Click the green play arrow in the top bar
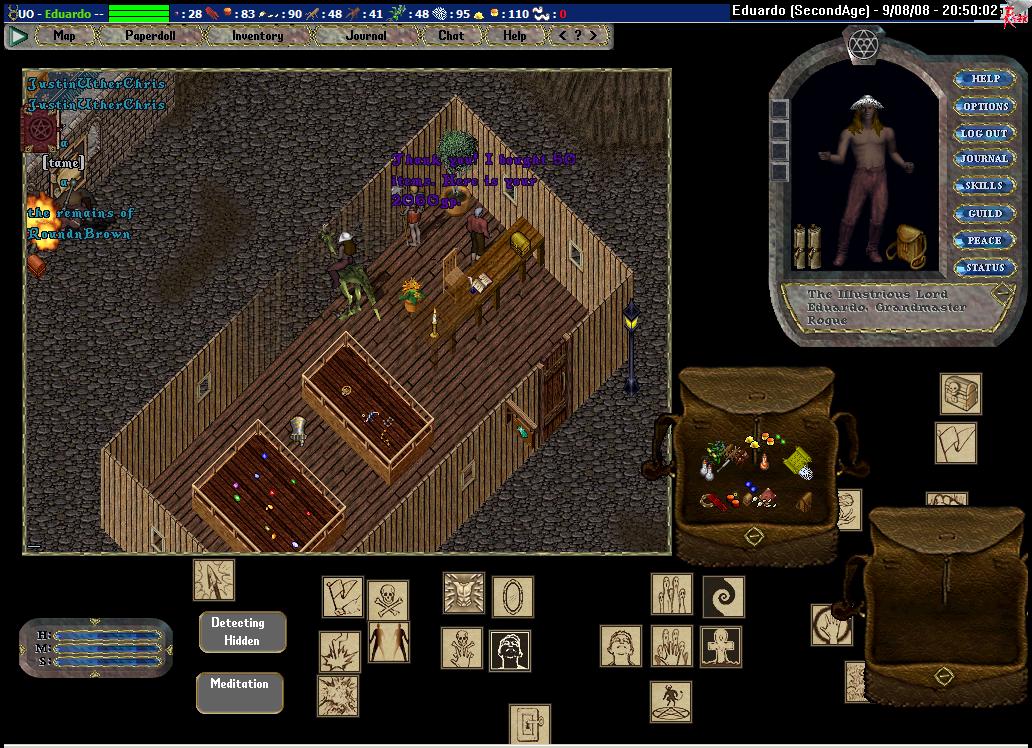 tap(18, 36)
